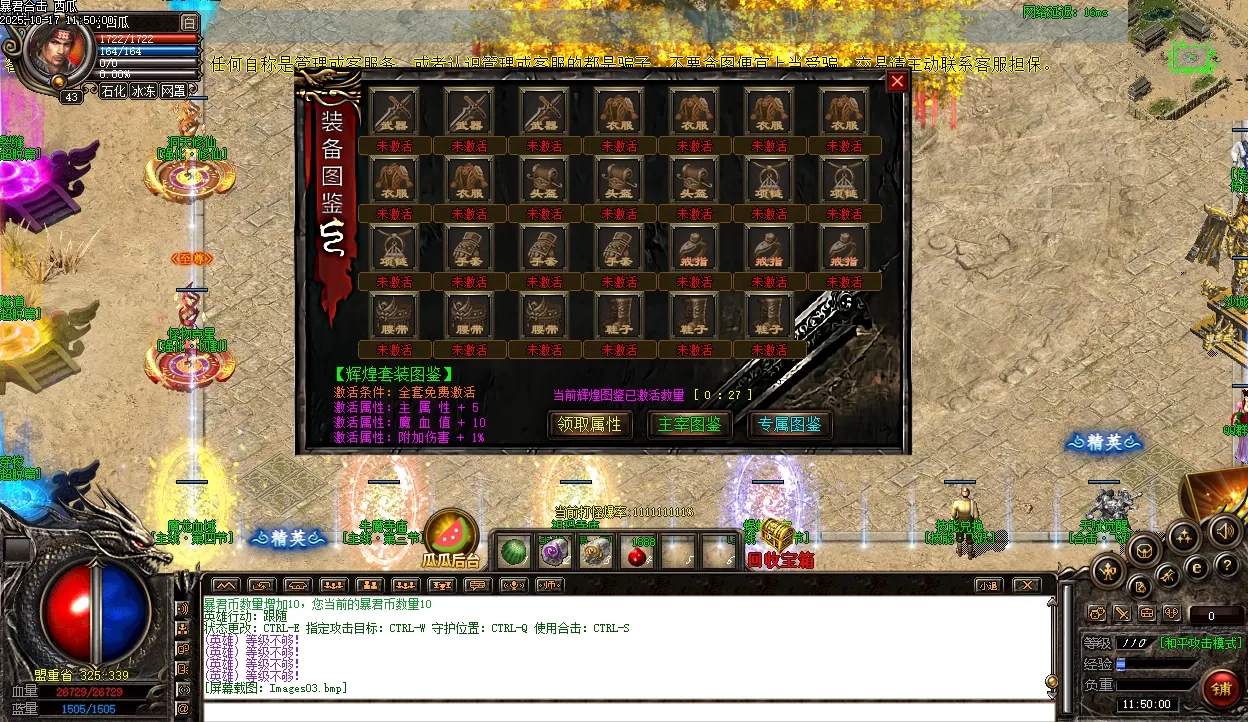Close the equipment codex window

tap(897, 82)
